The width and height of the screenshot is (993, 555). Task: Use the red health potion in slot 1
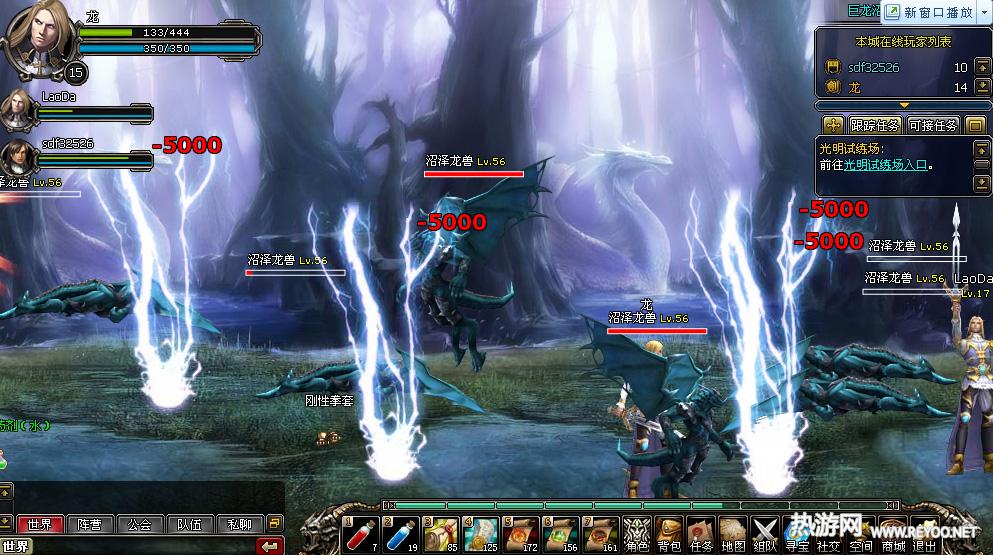[x=362, y=530]
